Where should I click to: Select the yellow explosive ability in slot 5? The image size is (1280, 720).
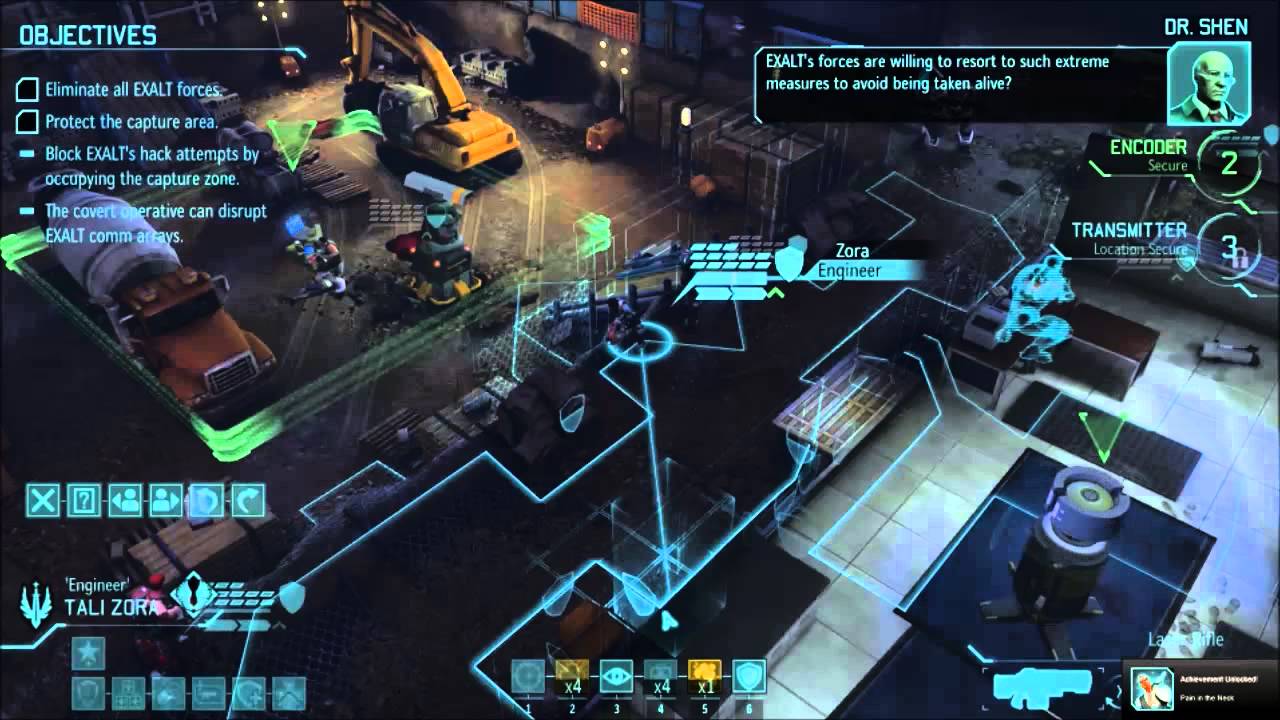click(704, 677)
